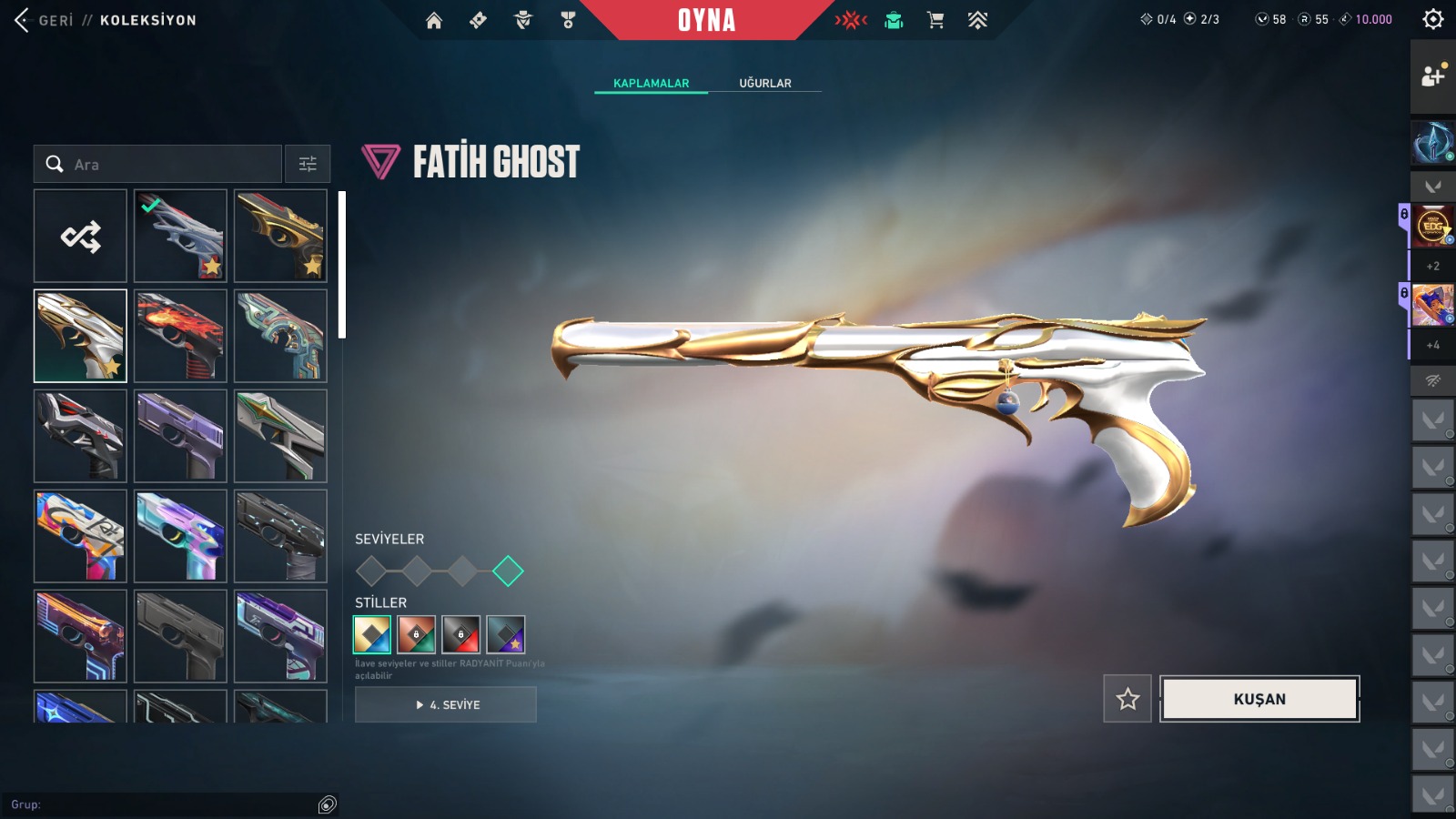Go back with the GERİ arrow
Image resolution: width=1456 pixels, height=819 pixels.
23,20
